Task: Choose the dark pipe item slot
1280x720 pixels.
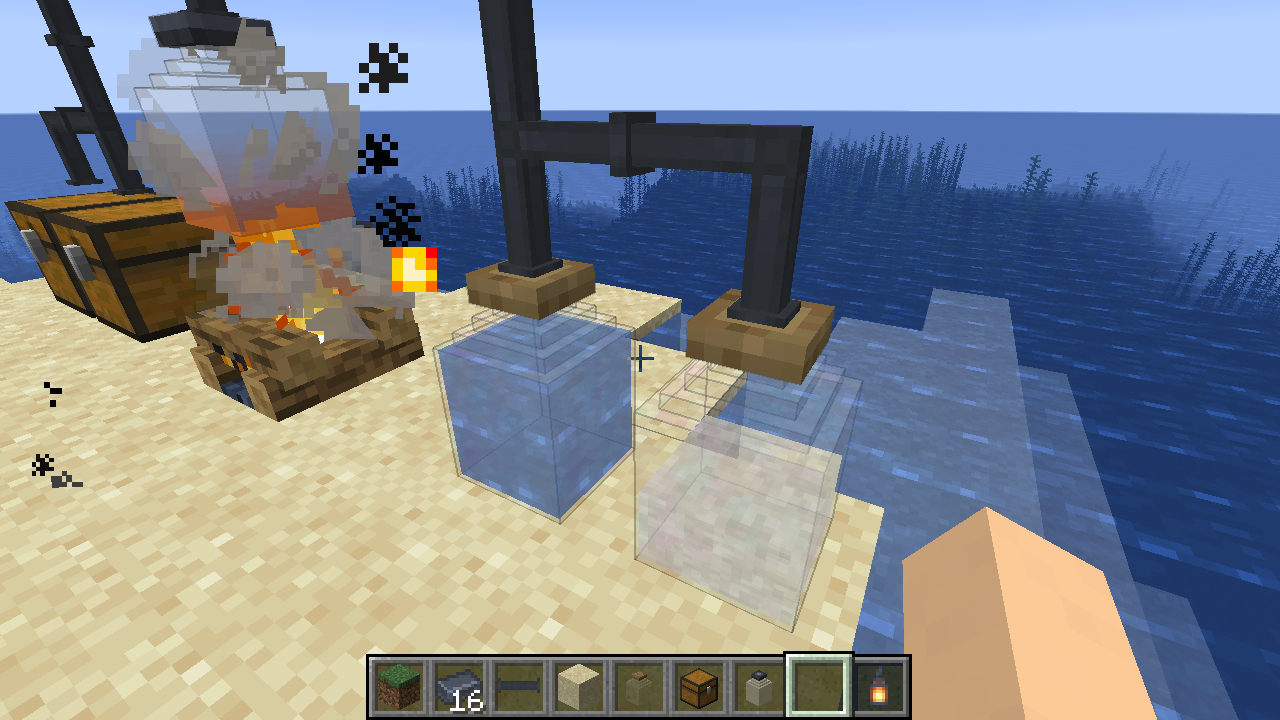Action: click(x=519, y=687)
